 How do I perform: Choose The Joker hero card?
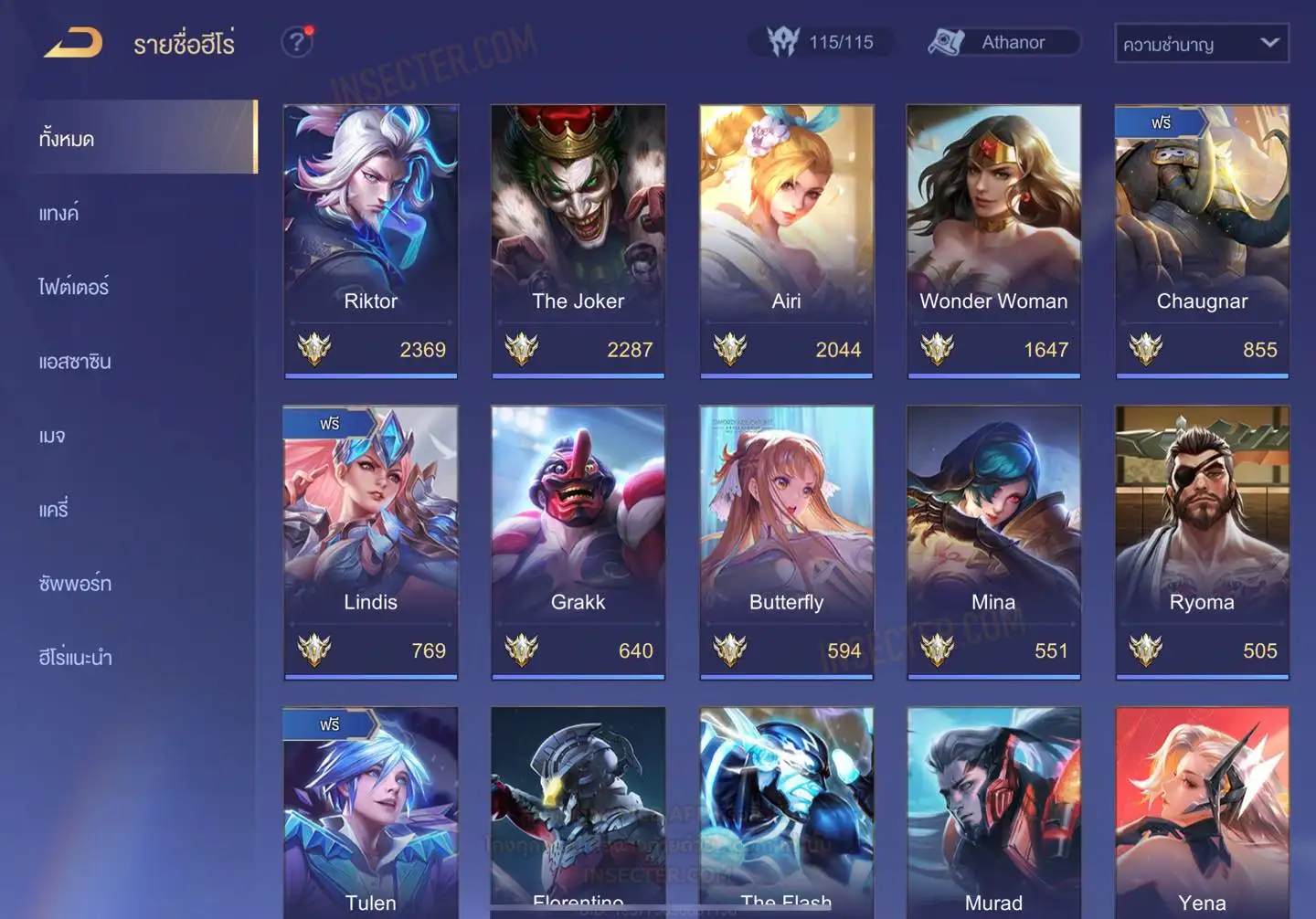pos(578,239)
